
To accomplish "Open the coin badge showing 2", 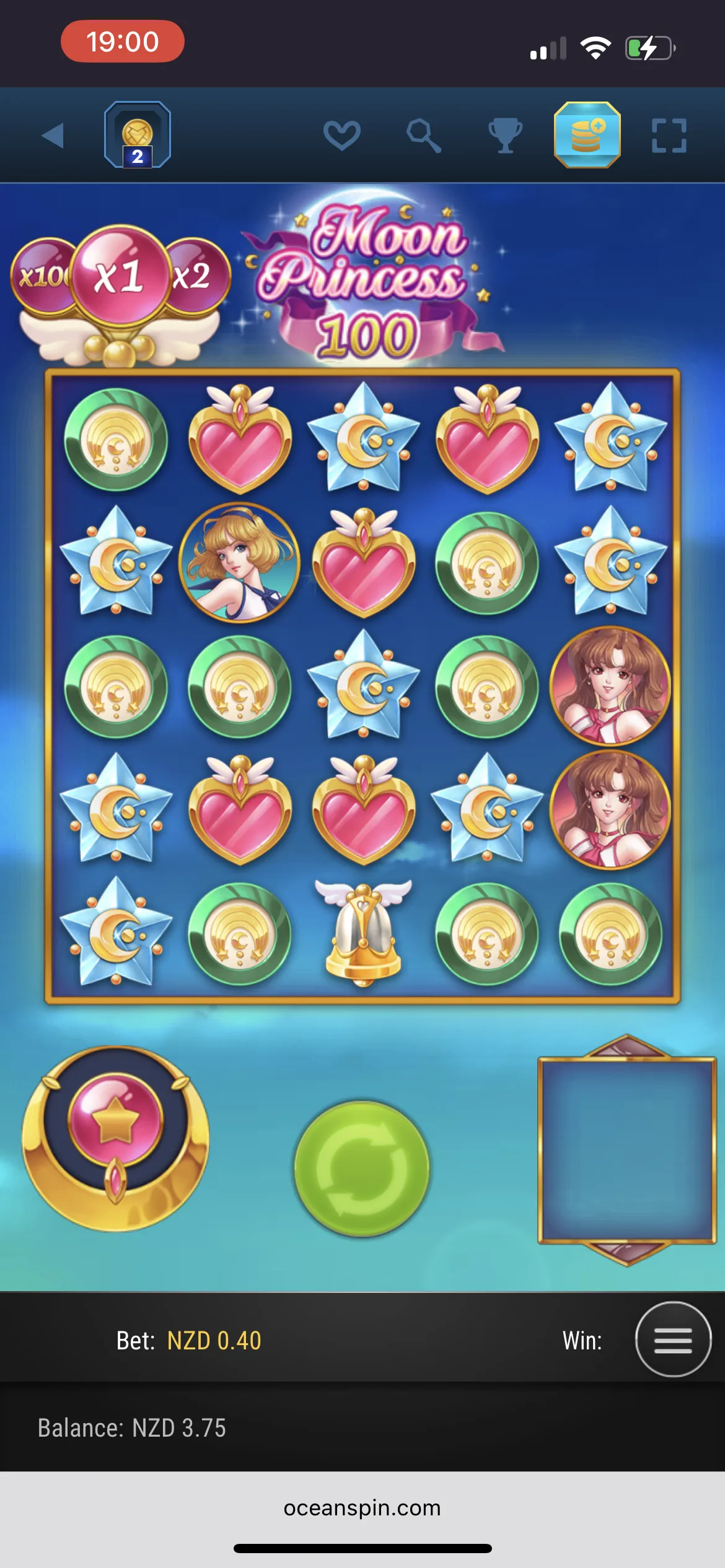I will (x=138, y=135).
